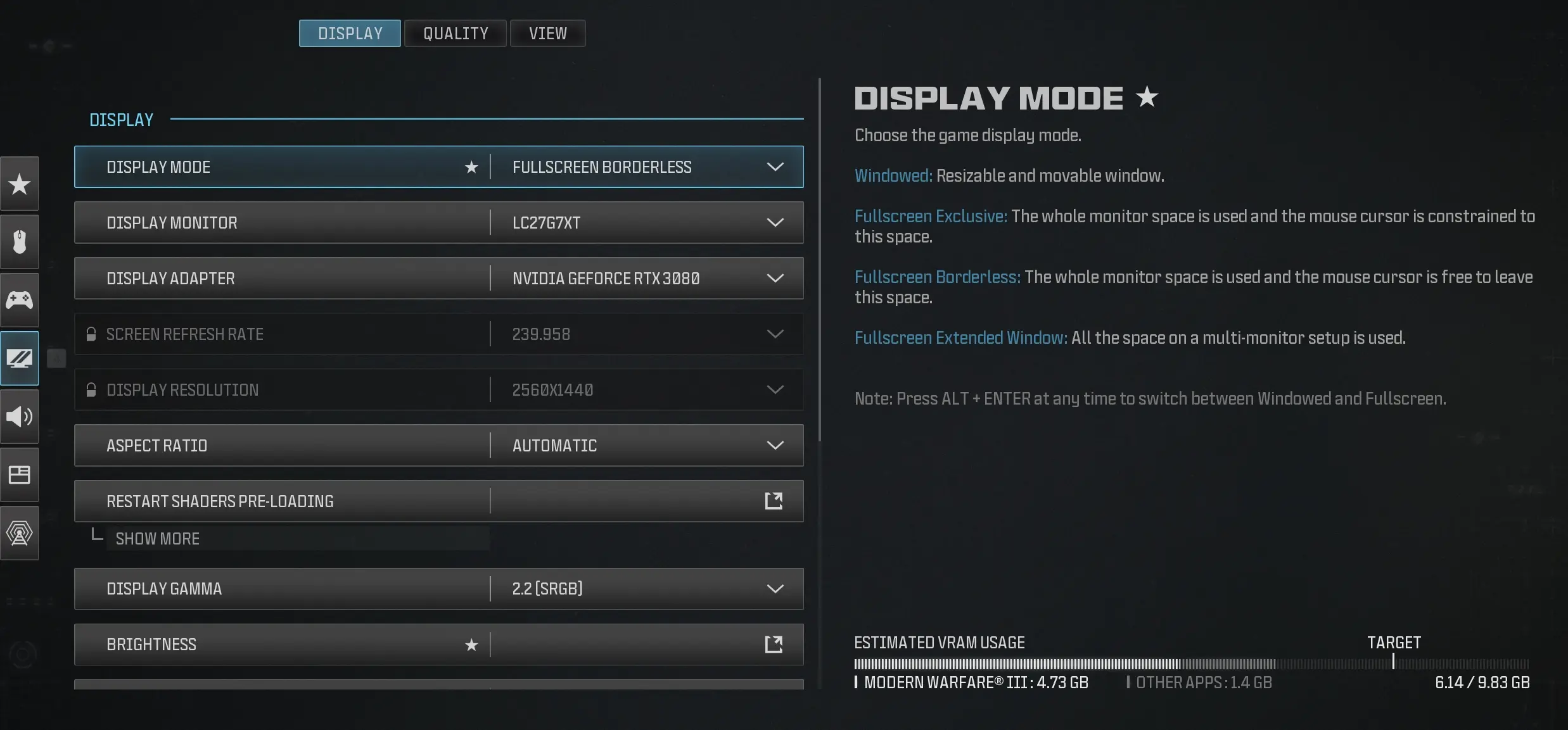This screenshot has height=730, width=1568.
Task: Adjust the Target marker on the VRAM bar
Action: point(1393,662)
